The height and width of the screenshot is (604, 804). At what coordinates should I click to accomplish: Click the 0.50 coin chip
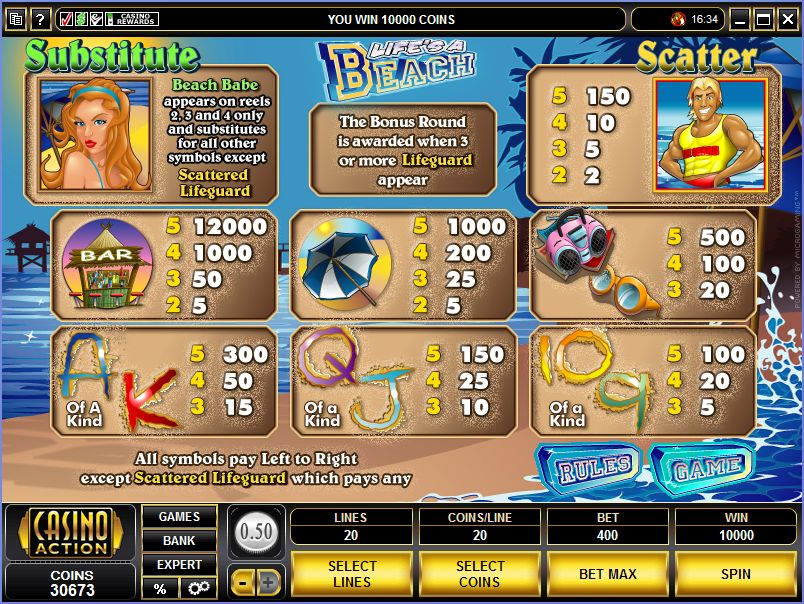(x=256, y=531)
